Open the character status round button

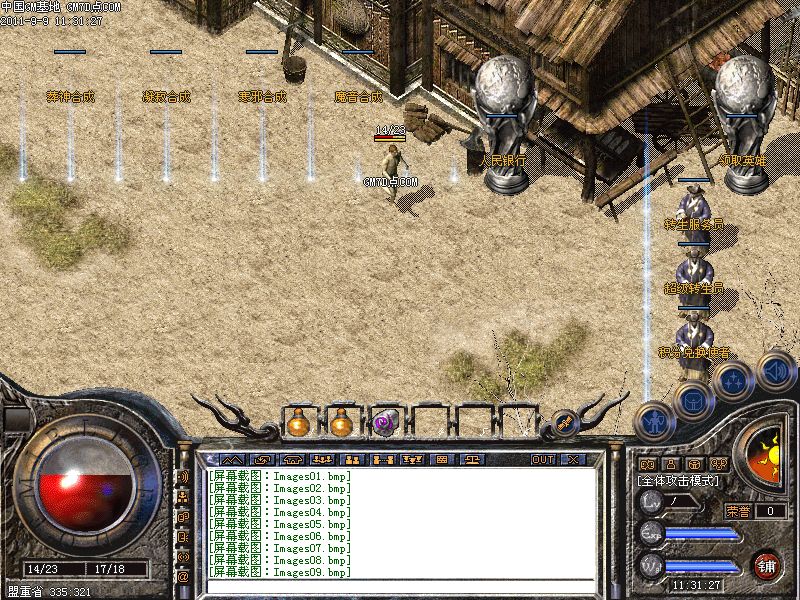coord(653,419)
